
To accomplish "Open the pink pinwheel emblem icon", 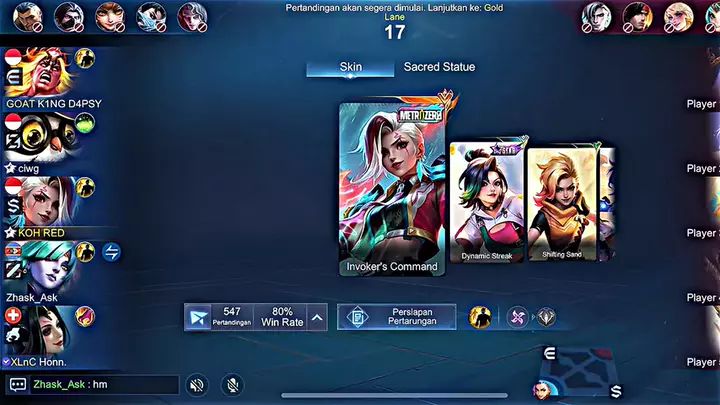I will (x=517, y=317).
